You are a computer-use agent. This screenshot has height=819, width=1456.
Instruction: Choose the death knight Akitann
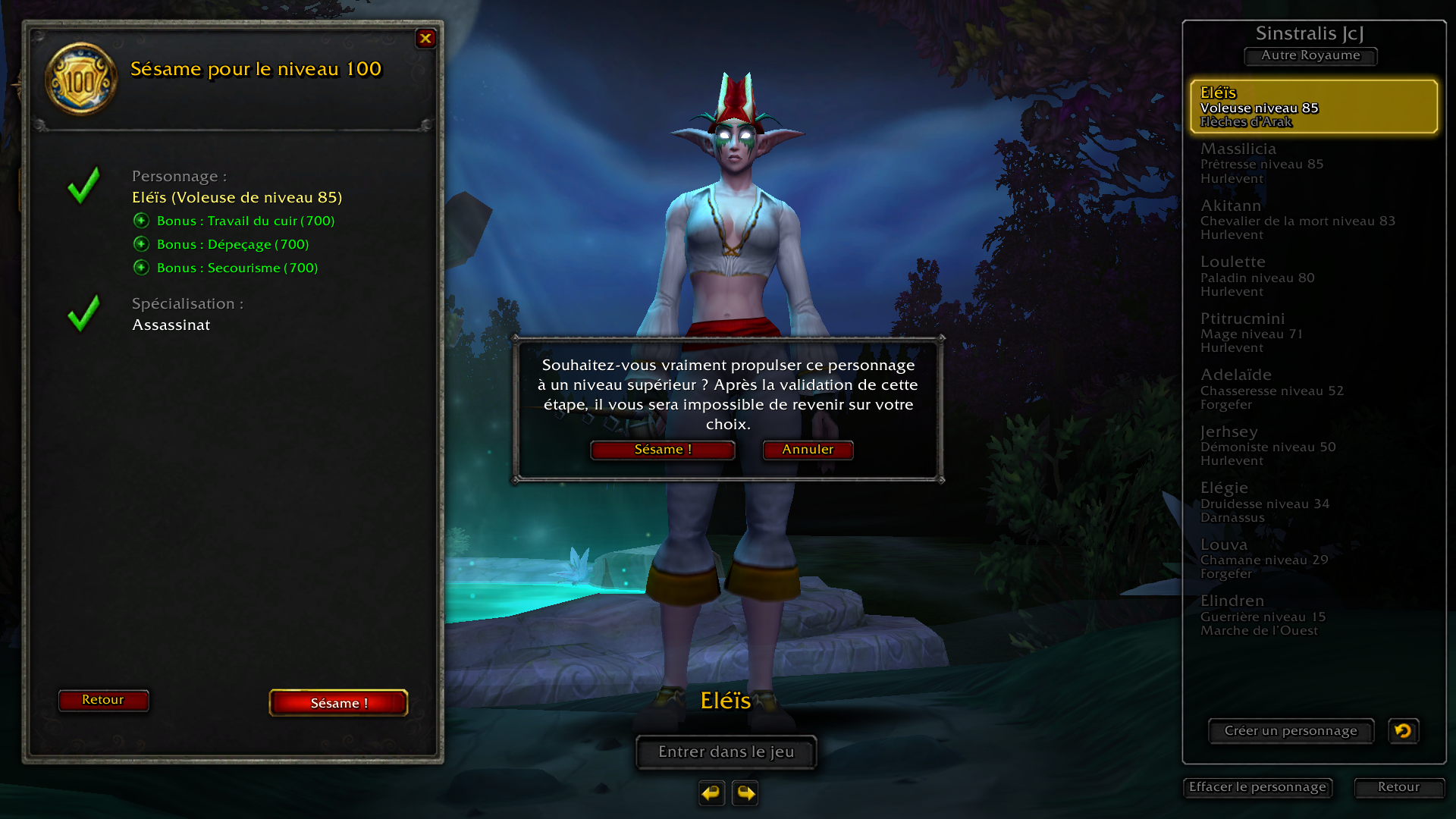pos(1313,219)
